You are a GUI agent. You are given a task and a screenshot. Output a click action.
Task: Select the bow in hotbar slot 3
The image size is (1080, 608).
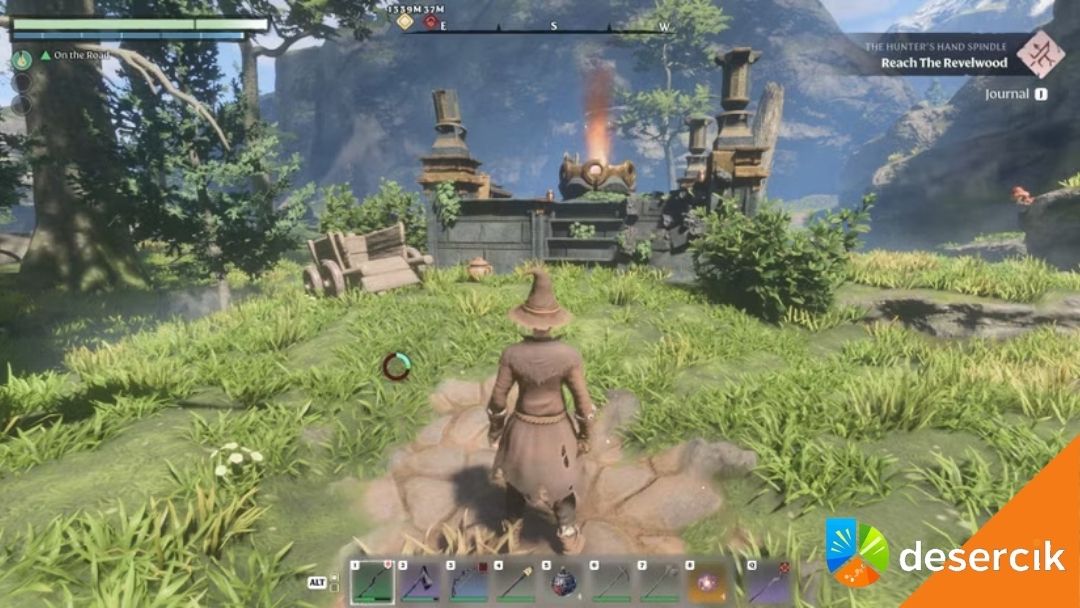pyautogui.click(x=467, y=581)
